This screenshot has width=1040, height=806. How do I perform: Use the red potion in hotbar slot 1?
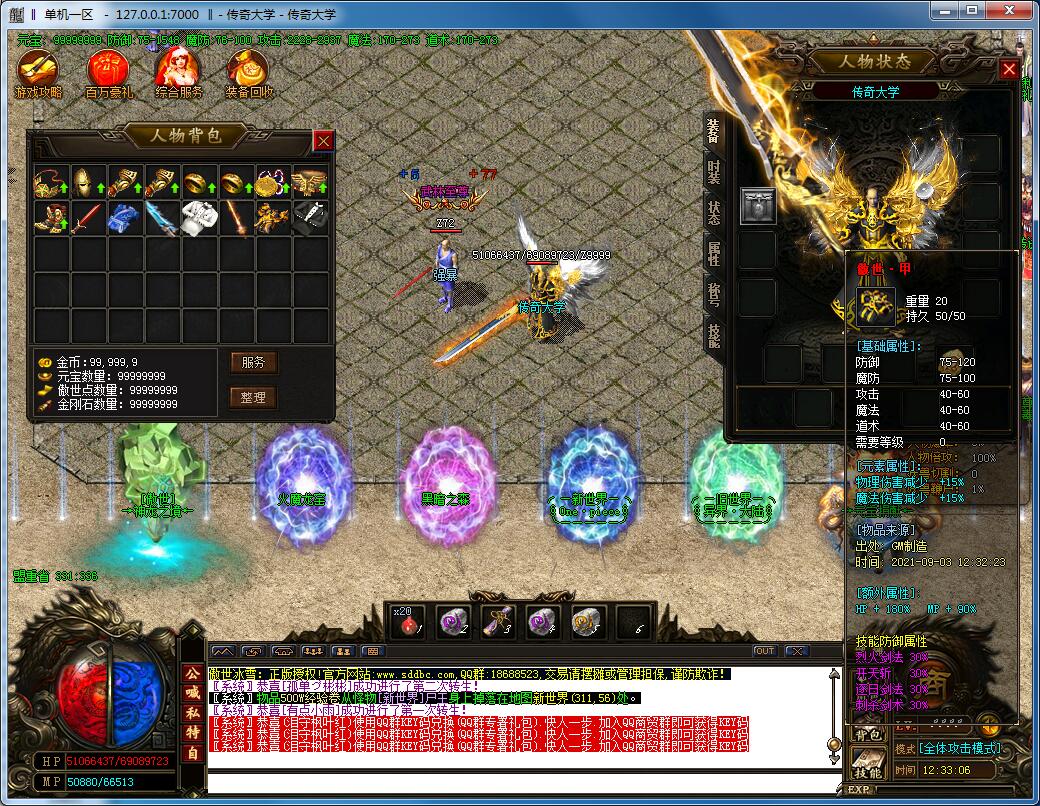click(407, 621)
